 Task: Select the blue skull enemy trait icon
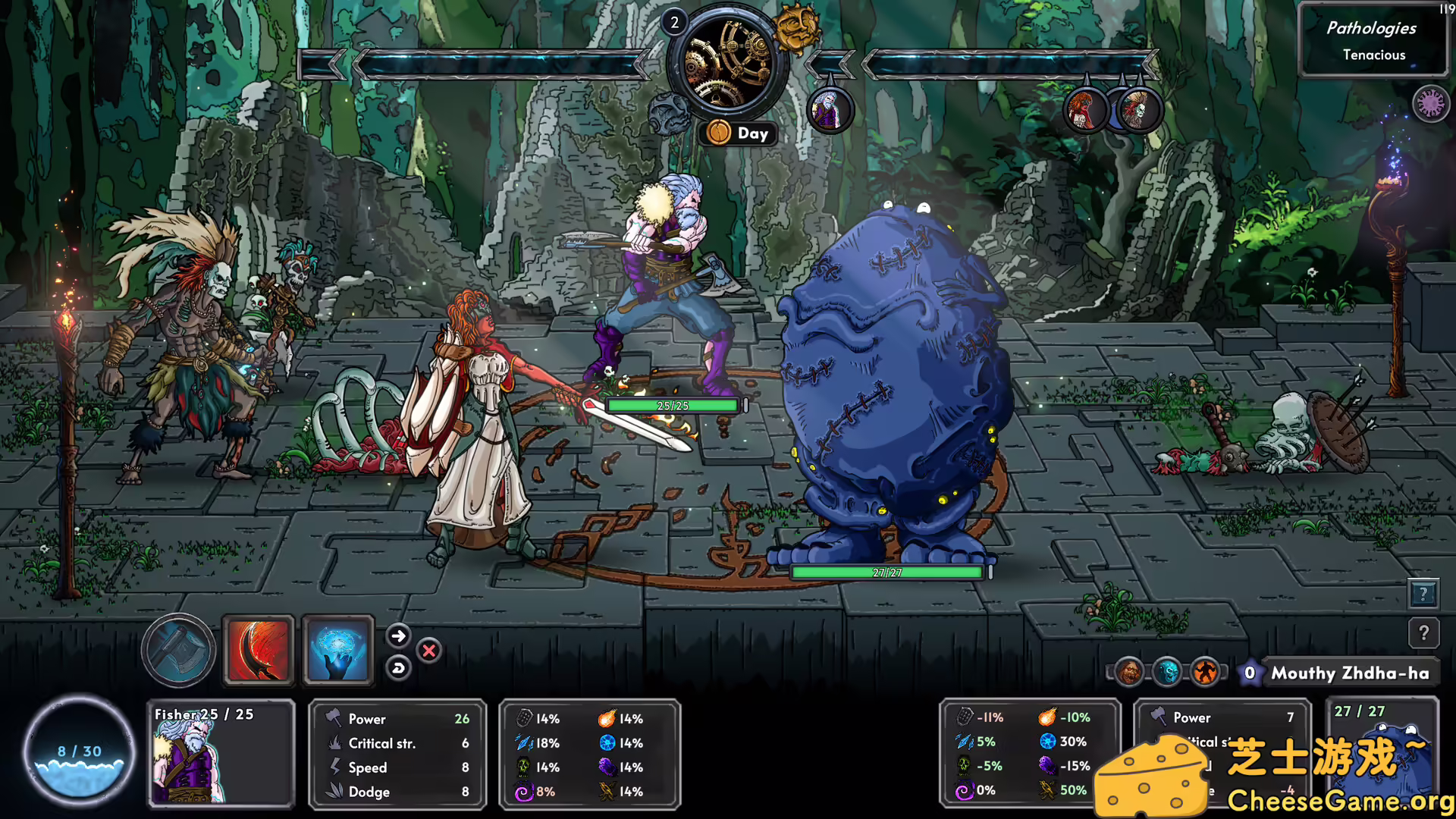tap(1167, 672)
